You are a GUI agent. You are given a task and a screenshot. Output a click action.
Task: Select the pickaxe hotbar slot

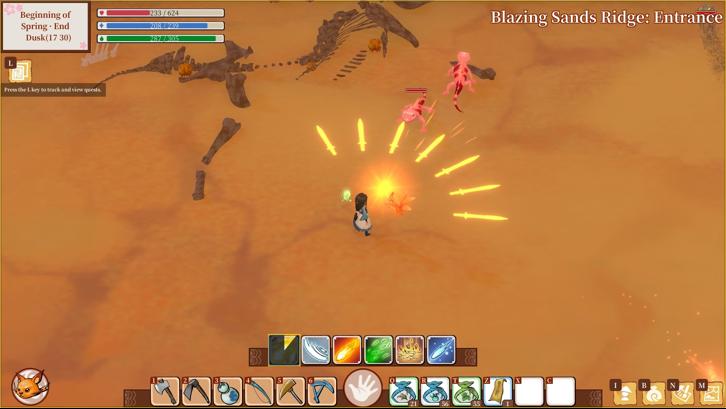322,391
